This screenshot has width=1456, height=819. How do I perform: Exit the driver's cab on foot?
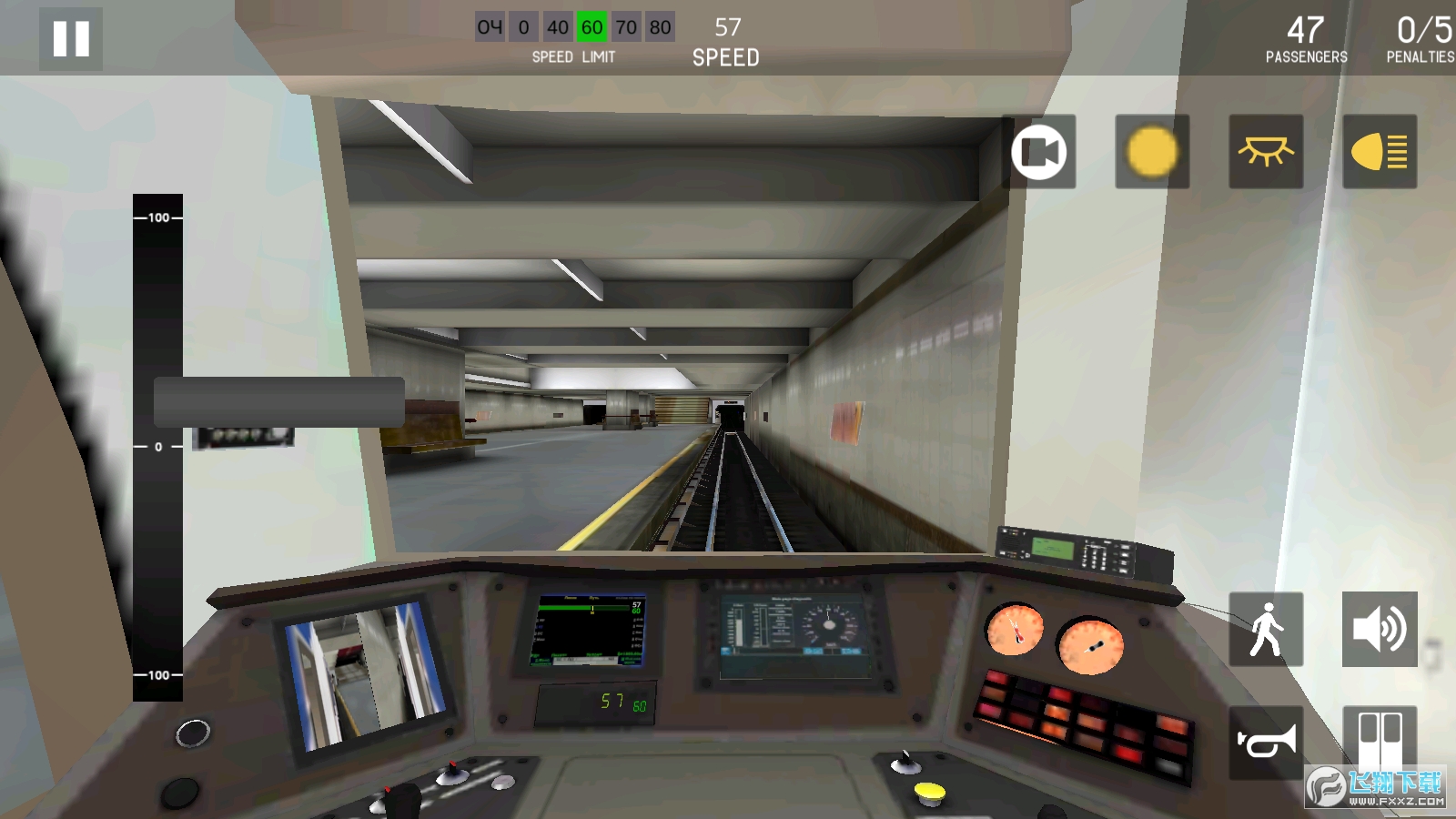click(1266, 631)
